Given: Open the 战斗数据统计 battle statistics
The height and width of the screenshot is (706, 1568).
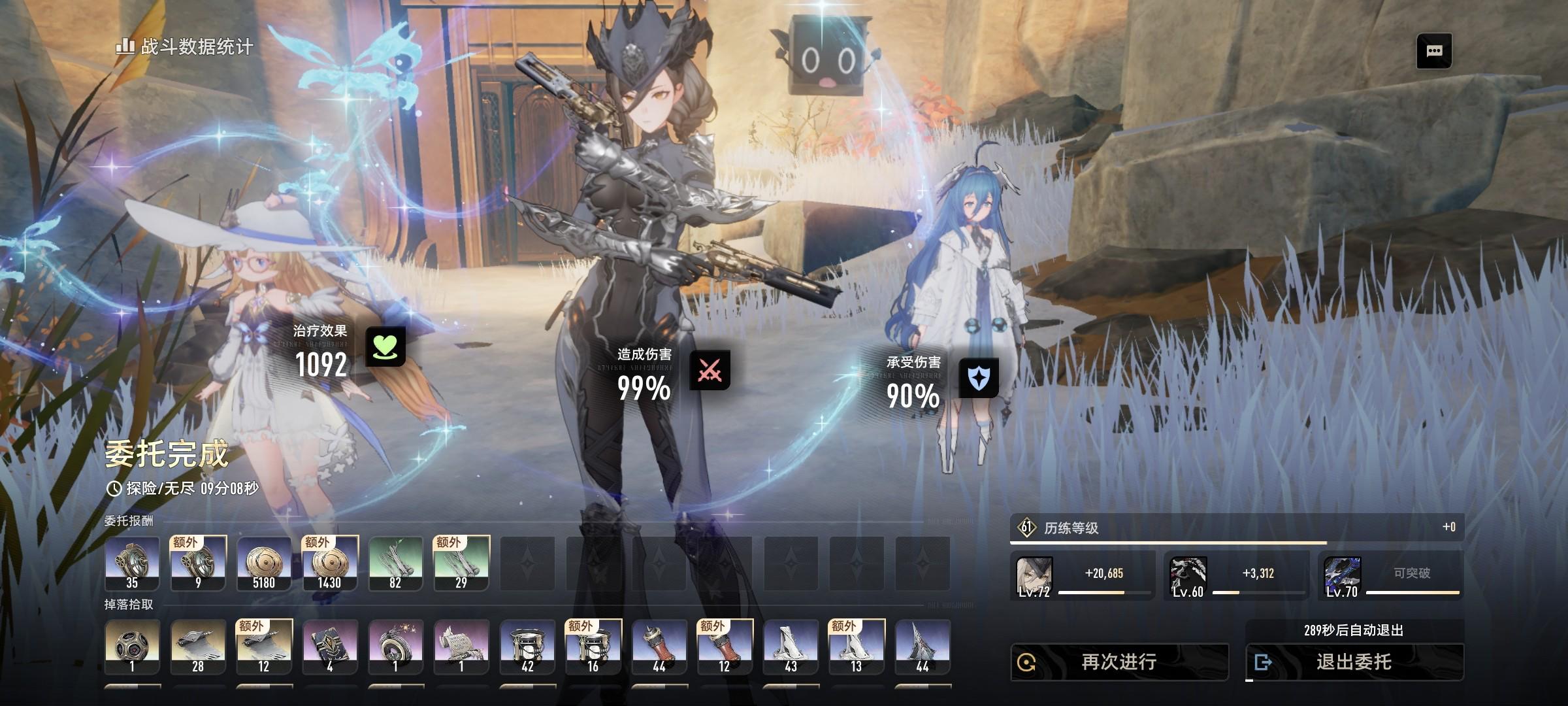Looking at the screenshot, I should 185,46.
